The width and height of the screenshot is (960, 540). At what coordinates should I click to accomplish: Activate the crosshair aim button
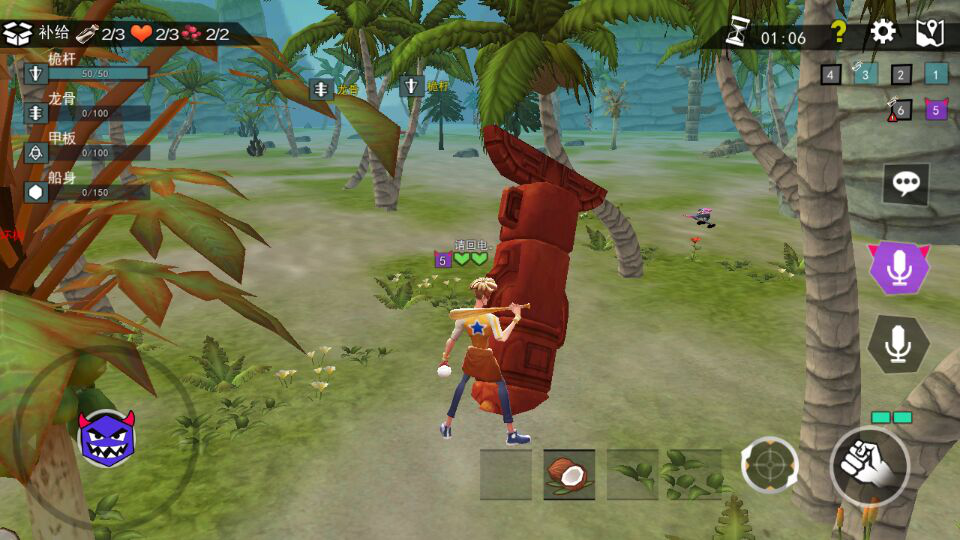[769, 466]
